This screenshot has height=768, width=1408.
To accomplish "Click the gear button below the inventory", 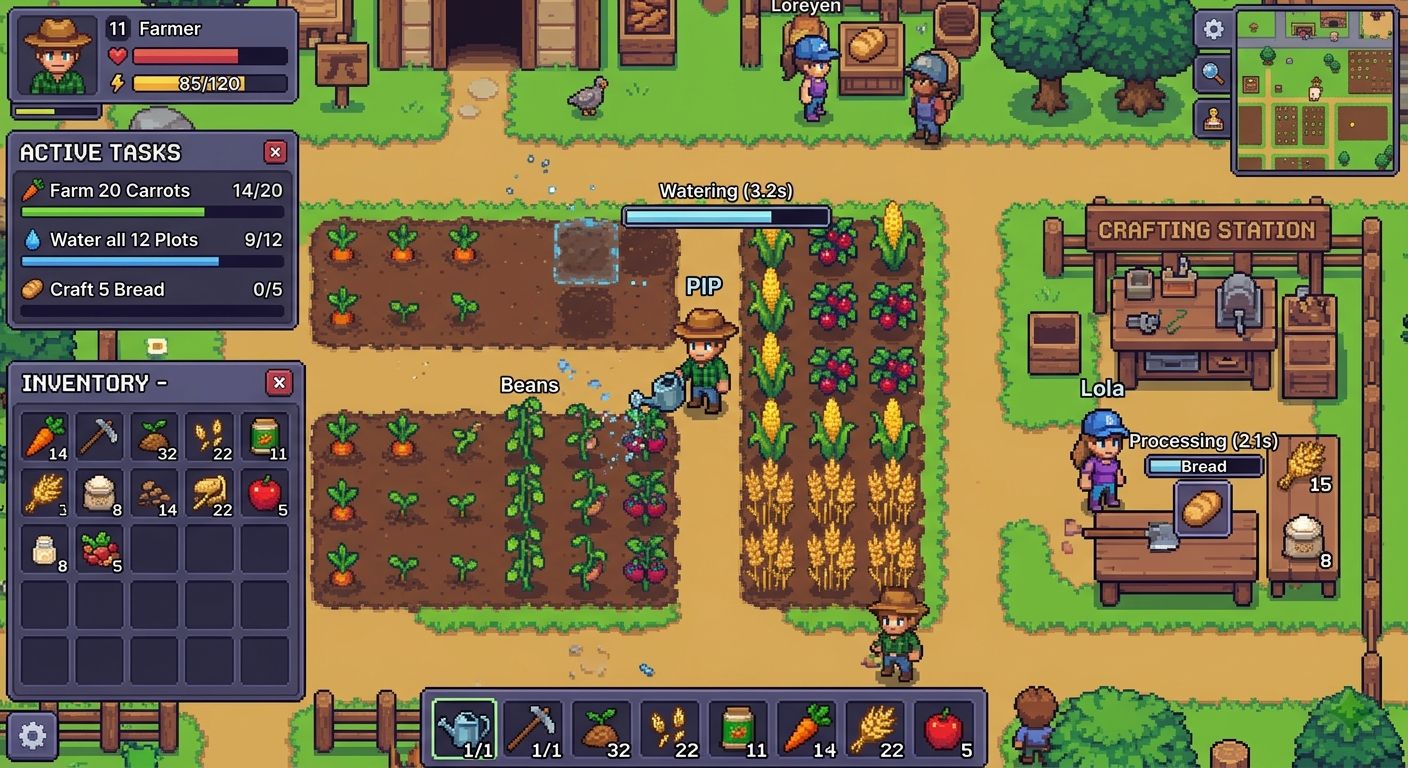I will click(x=32, y=737).
